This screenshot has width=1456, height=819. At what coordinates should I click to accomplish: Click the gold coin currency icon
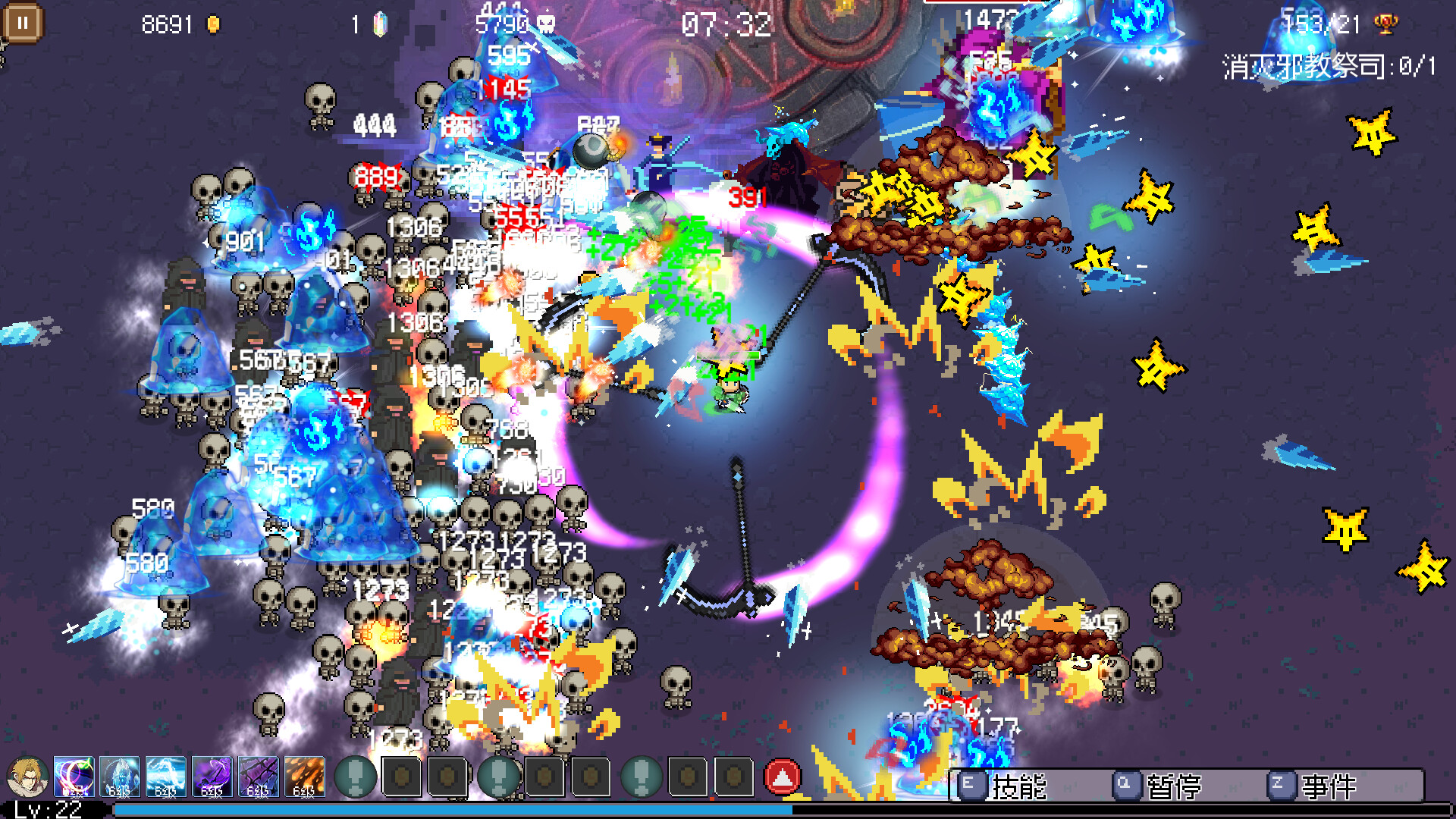(x=214, y=23)
